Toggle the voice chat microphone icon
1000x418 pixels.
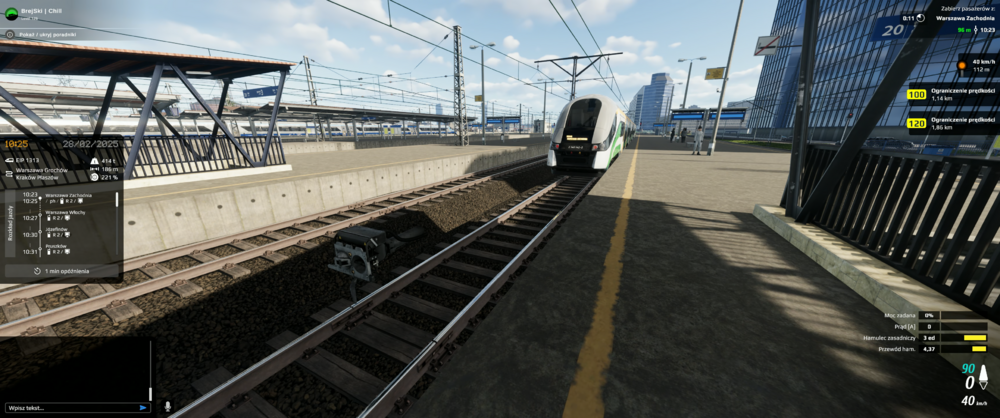click(x=167, y=407)
